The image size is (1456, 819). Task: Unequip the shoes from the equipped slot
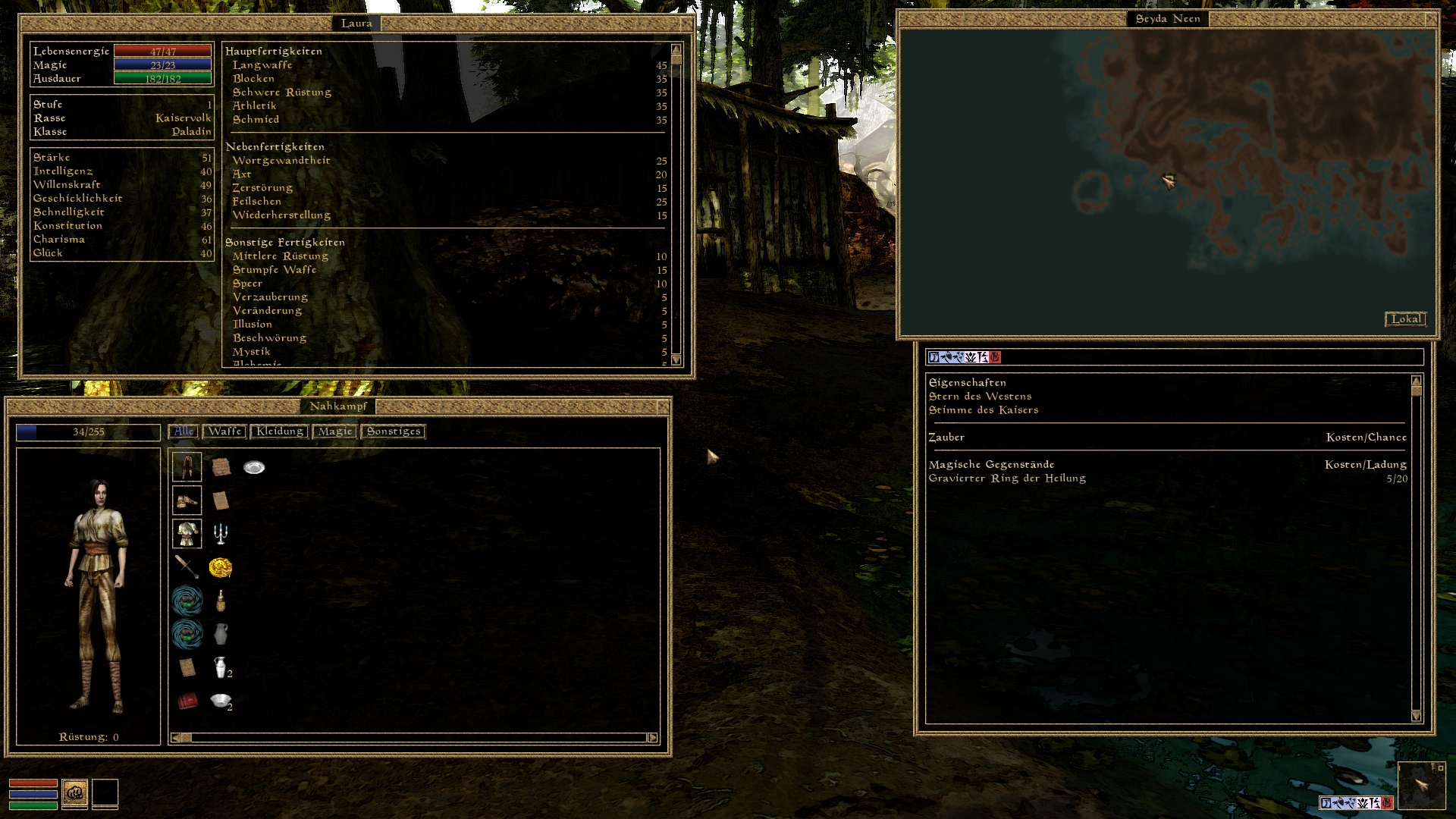187,499
